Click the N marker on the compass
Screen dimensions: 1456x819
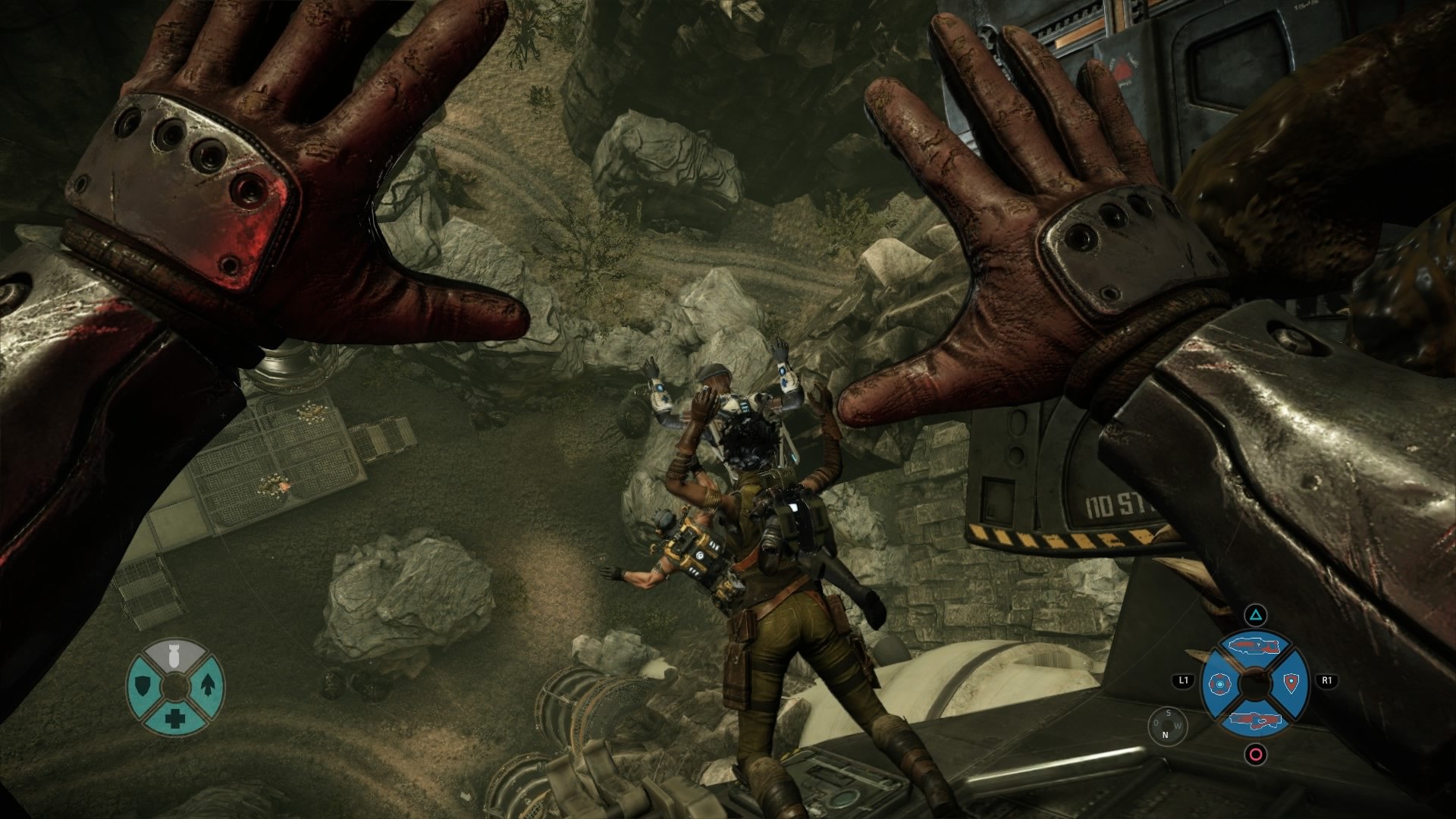[x=1165, y=736]
